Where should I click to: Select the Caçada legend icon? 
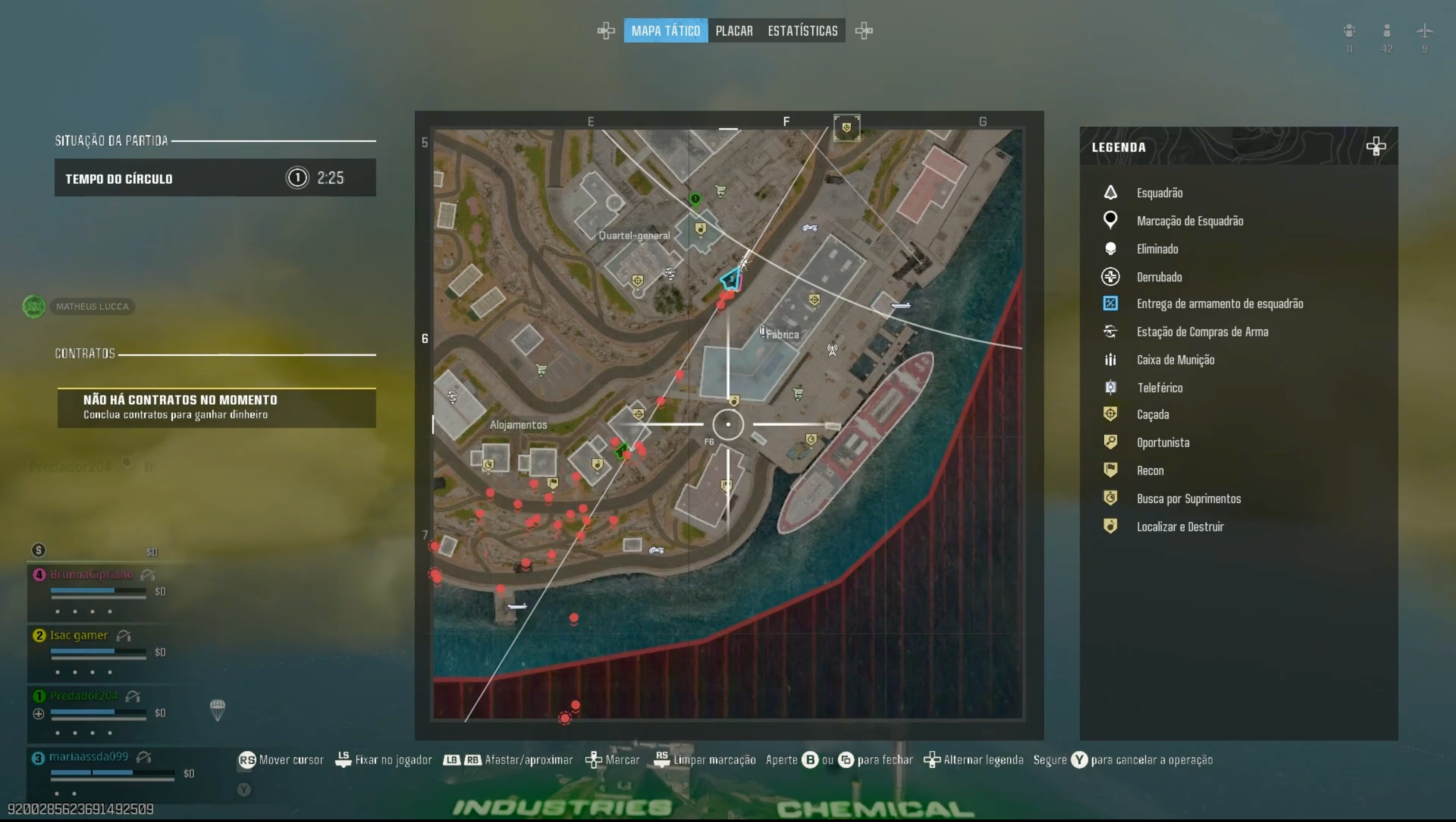(1111, 414)
